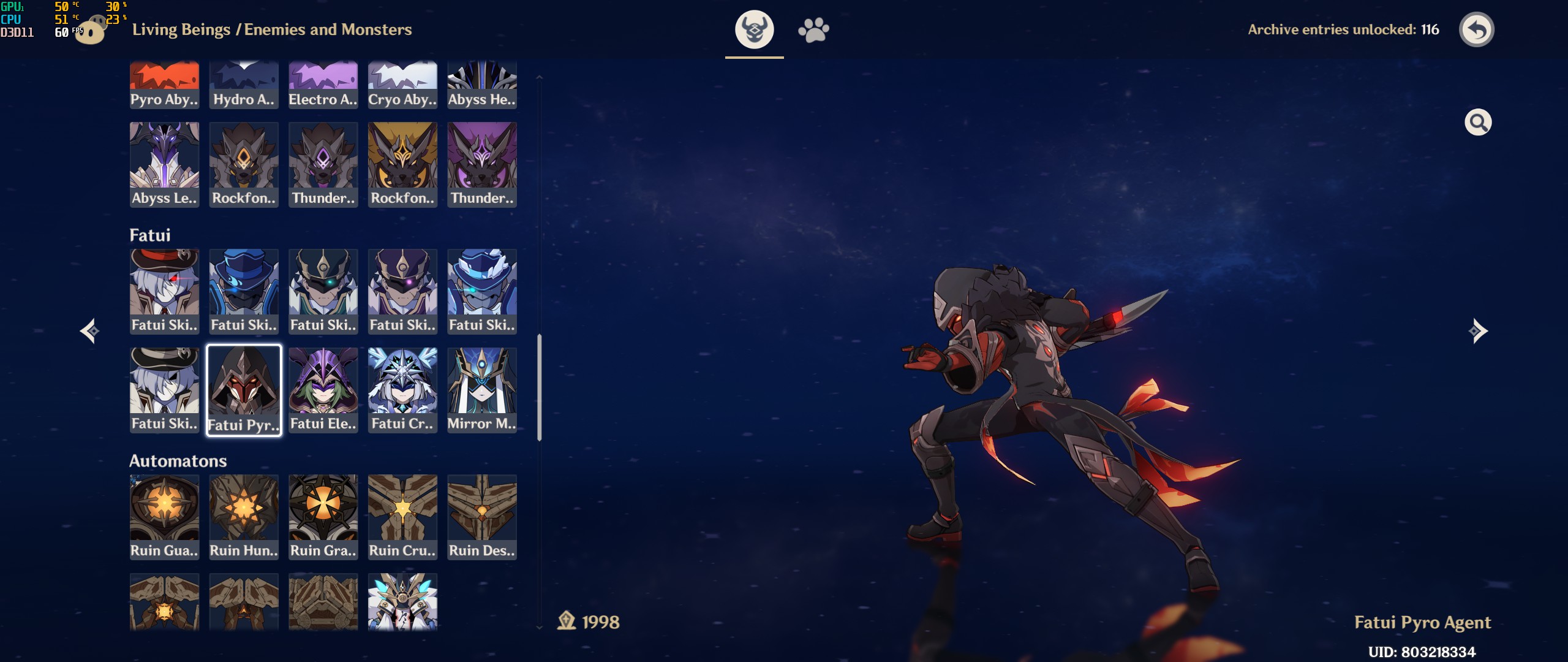Select the Ruin Cruiser tile

402,517
